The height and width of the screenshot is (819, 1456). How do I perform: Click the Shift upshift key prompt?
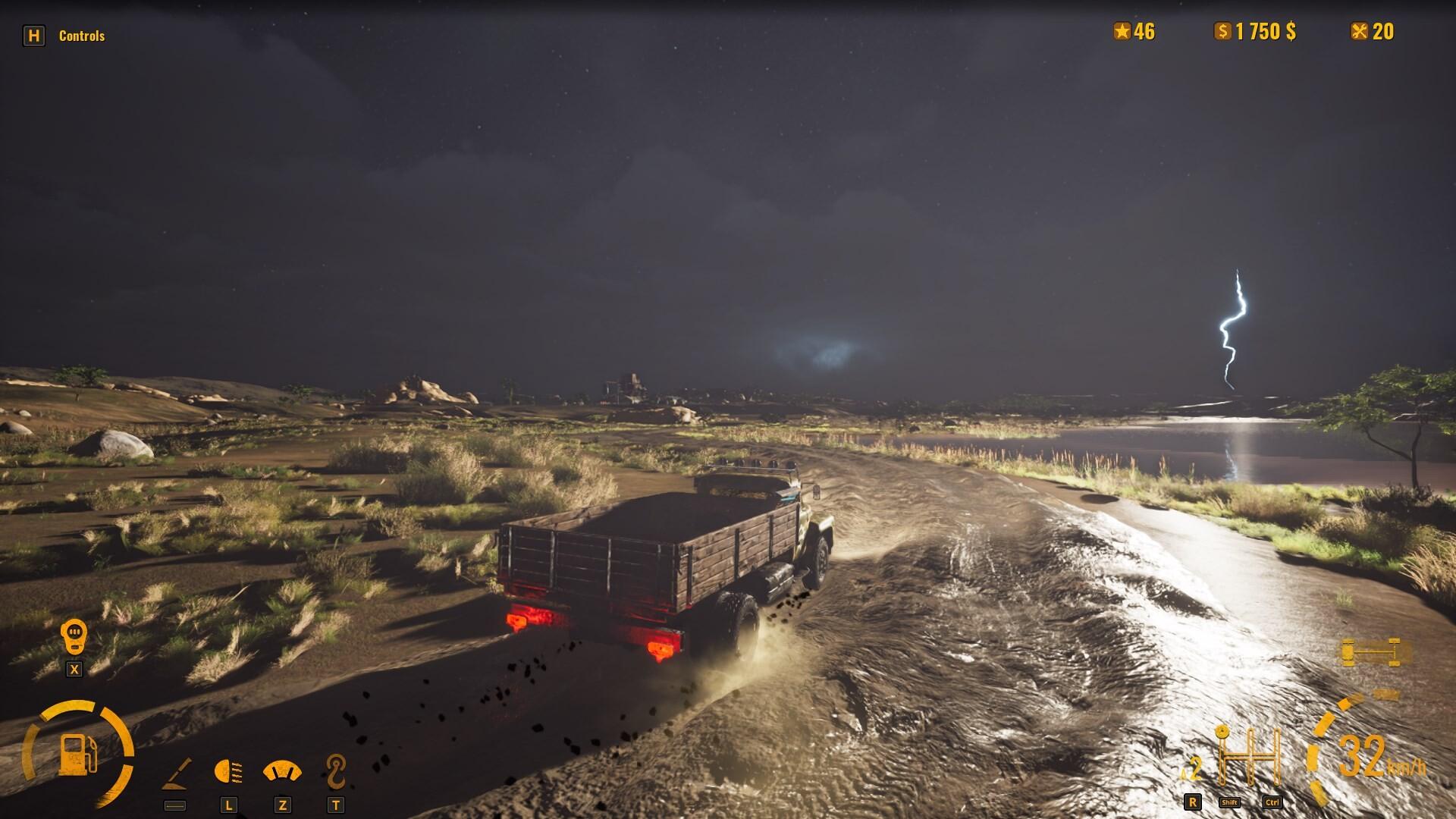coord(1229,802)
